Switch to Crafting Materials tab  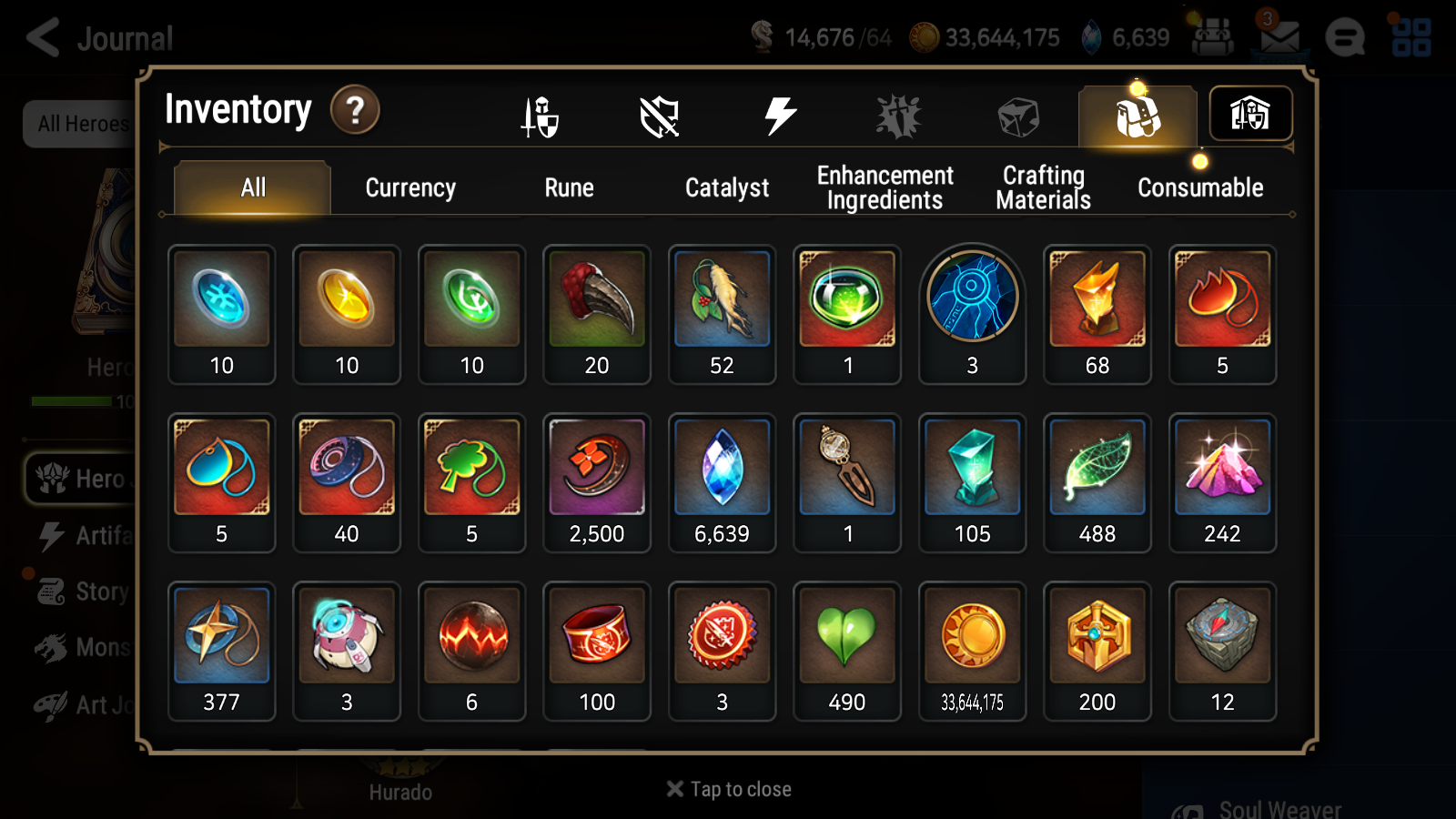(1043, 187)
